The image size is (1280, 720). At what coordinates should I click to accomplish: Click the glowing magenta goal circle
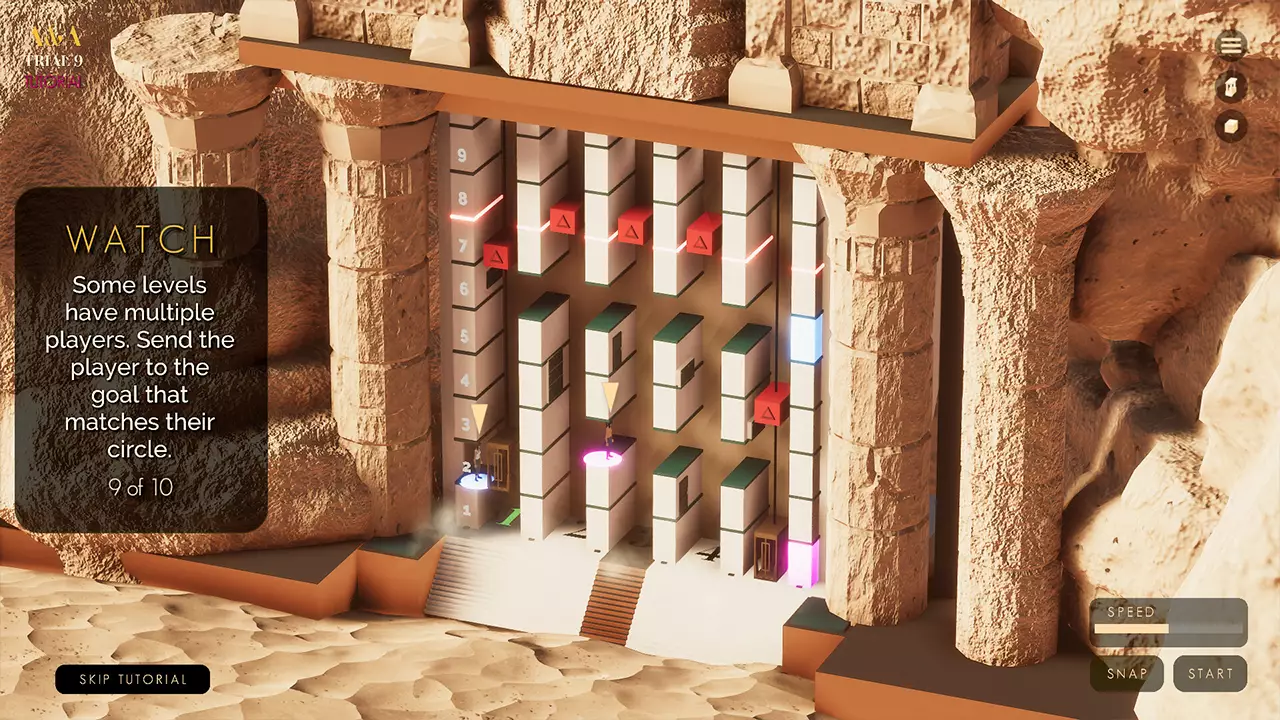(x=601, y=458)
